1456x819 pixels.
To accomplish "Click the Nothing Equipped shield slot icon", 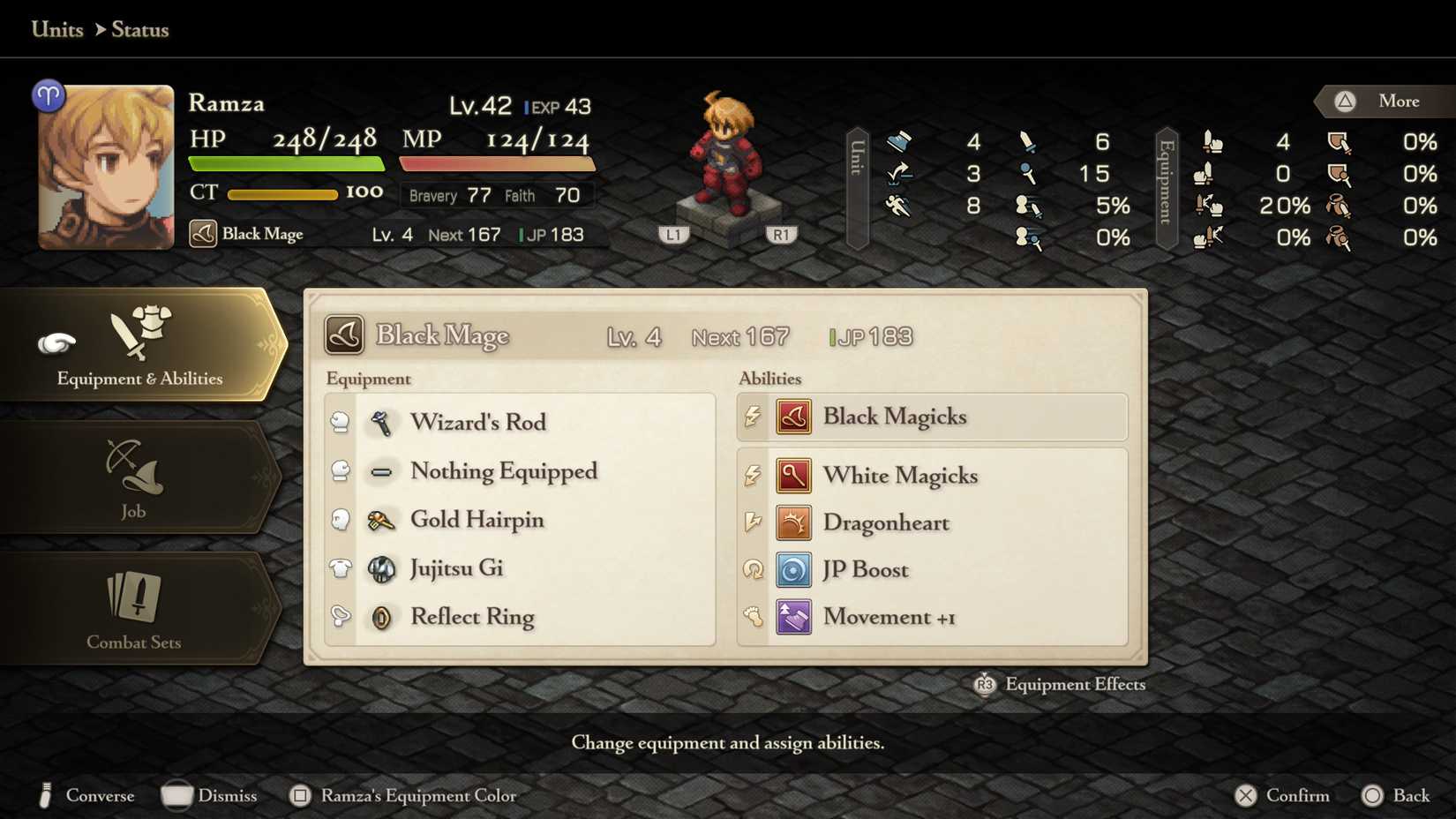I will click(381, 471).
